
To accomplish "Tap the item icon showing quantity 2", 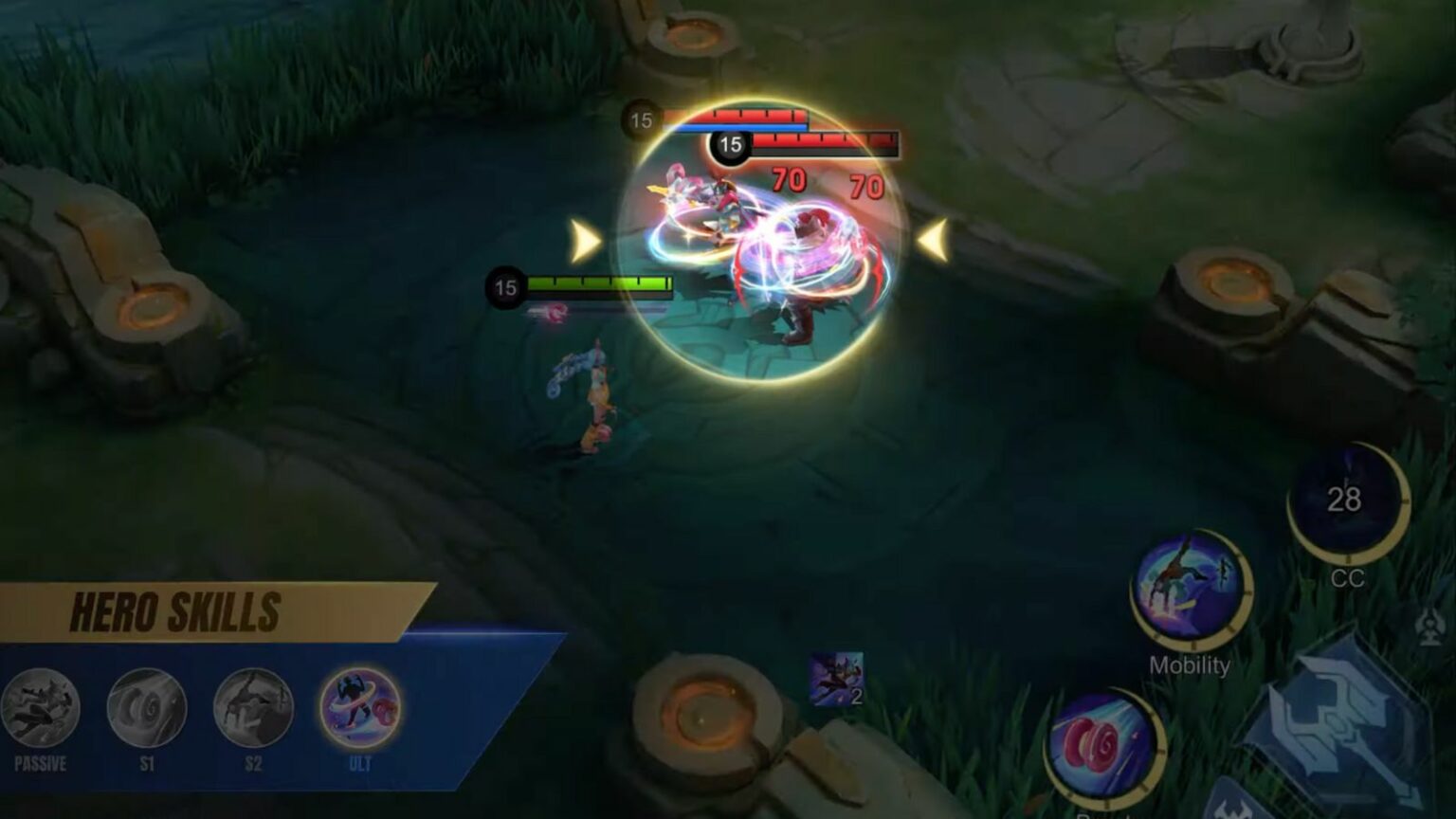I will click(x=838, y=680).
